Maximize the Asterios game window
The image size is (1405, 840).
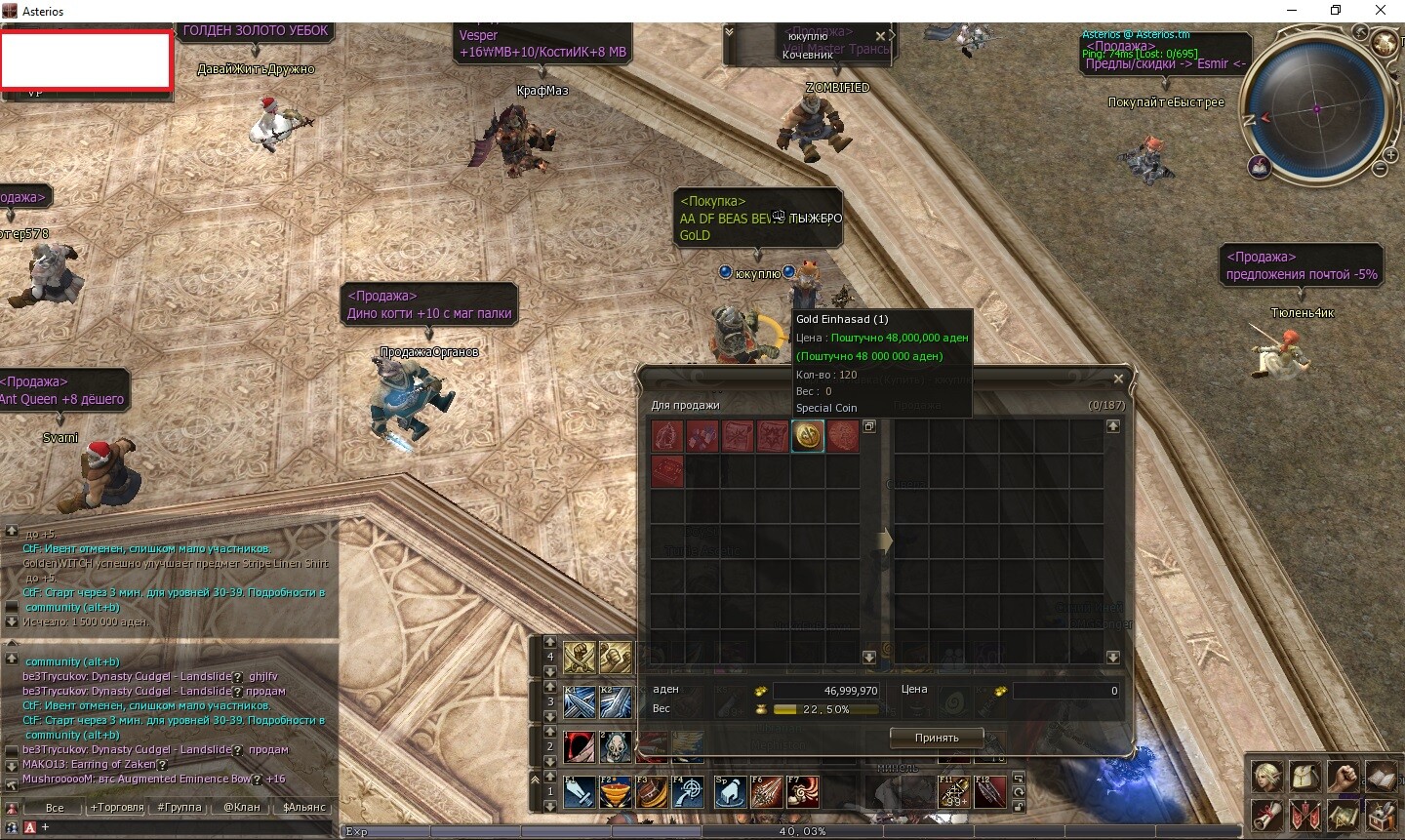(1336, 11)
